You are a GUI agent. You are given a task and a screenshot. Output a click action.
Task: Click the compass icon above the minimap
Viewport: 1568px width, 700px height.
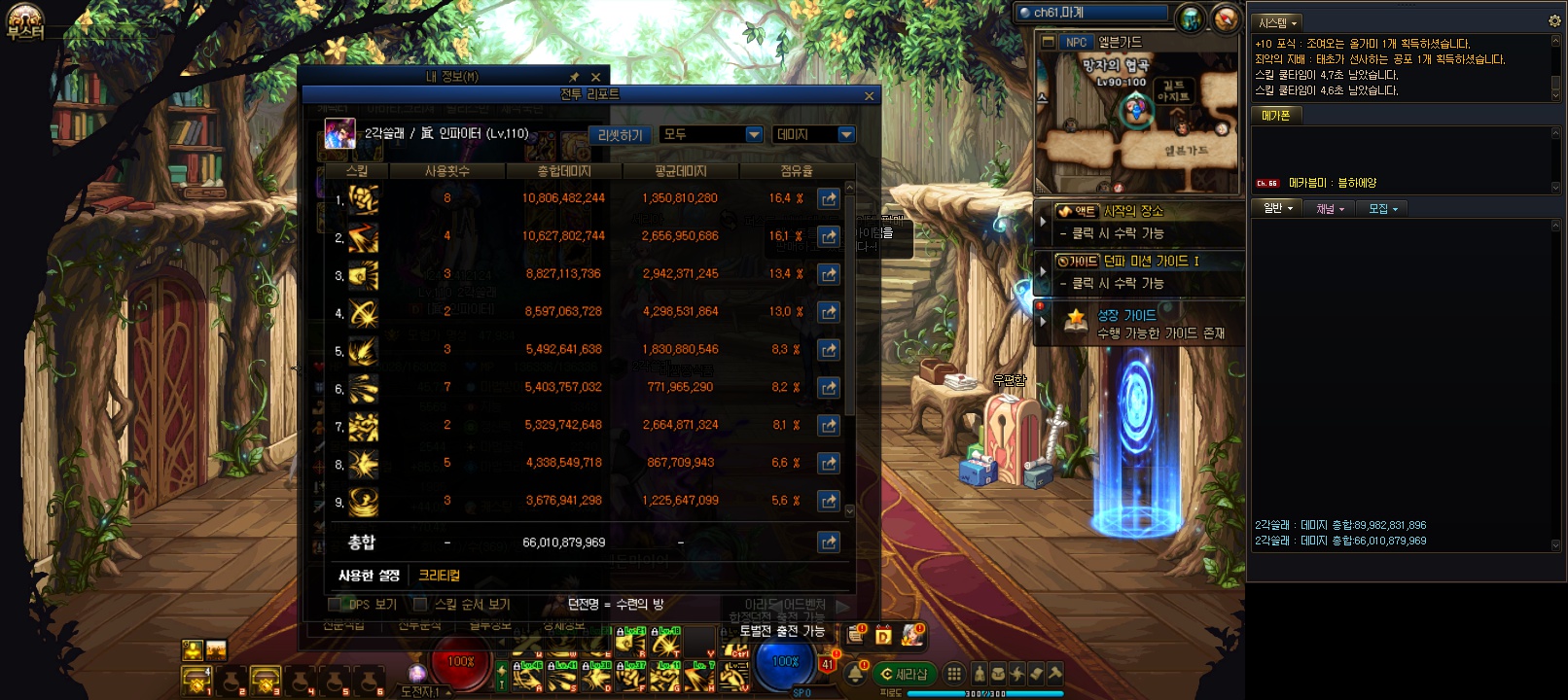coord(1226,18)
